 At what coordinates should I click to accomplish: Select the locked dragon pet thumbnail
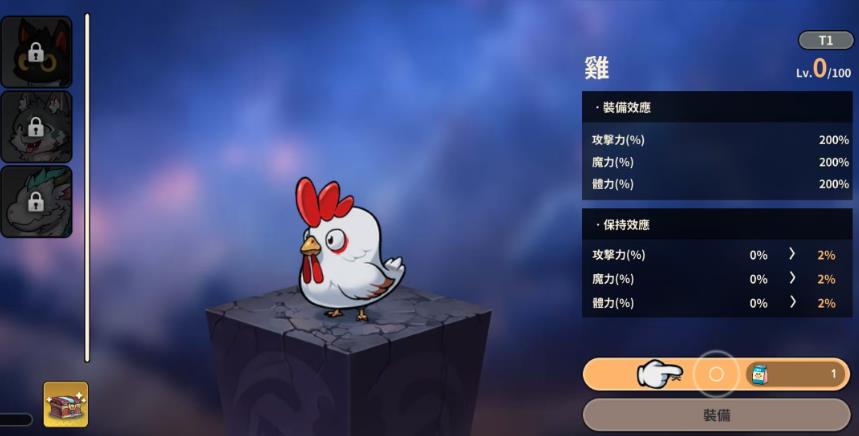[36, 202]
